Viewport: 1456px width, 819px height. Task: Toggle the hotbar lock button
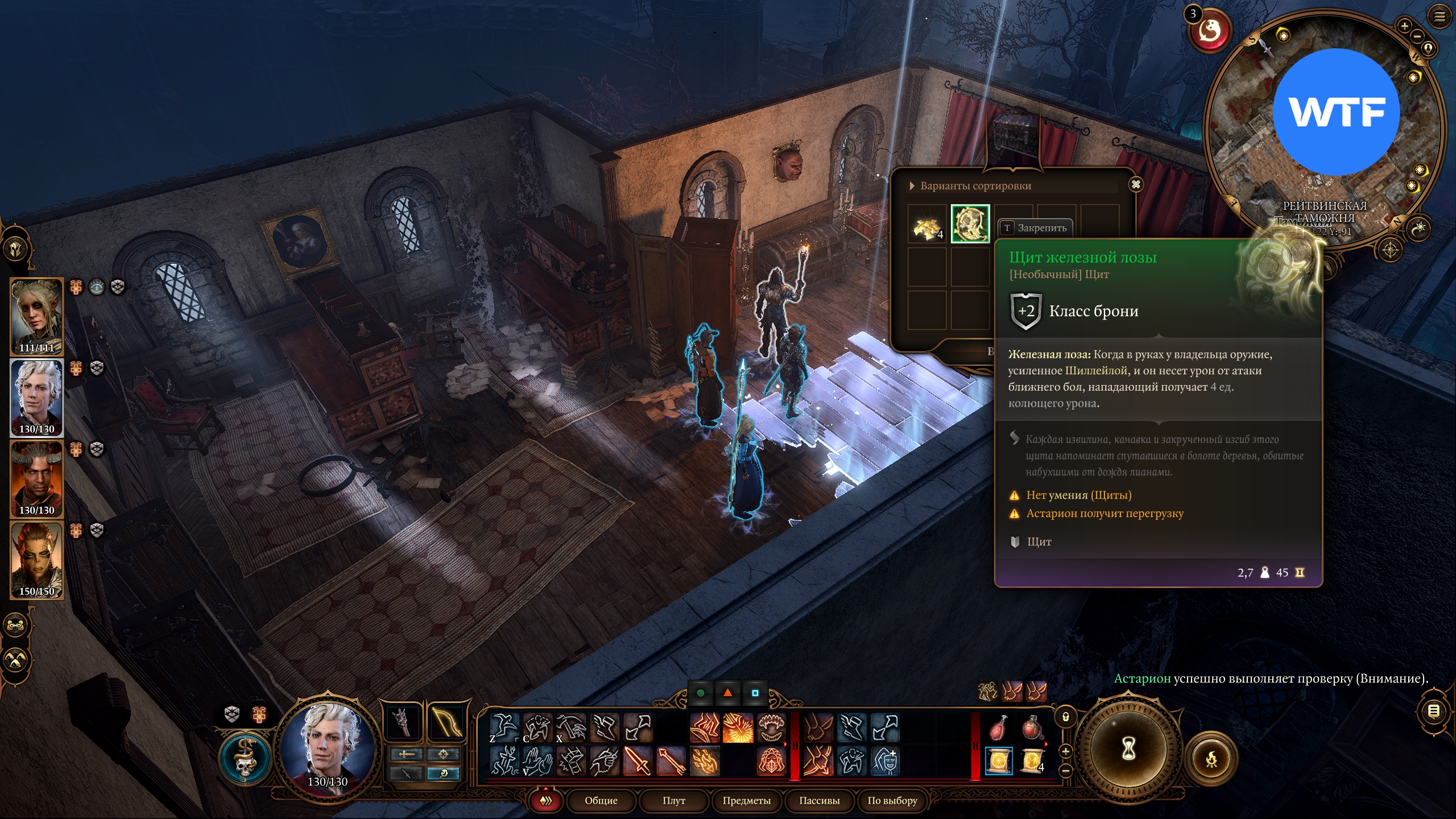(x=1066, y=717)
